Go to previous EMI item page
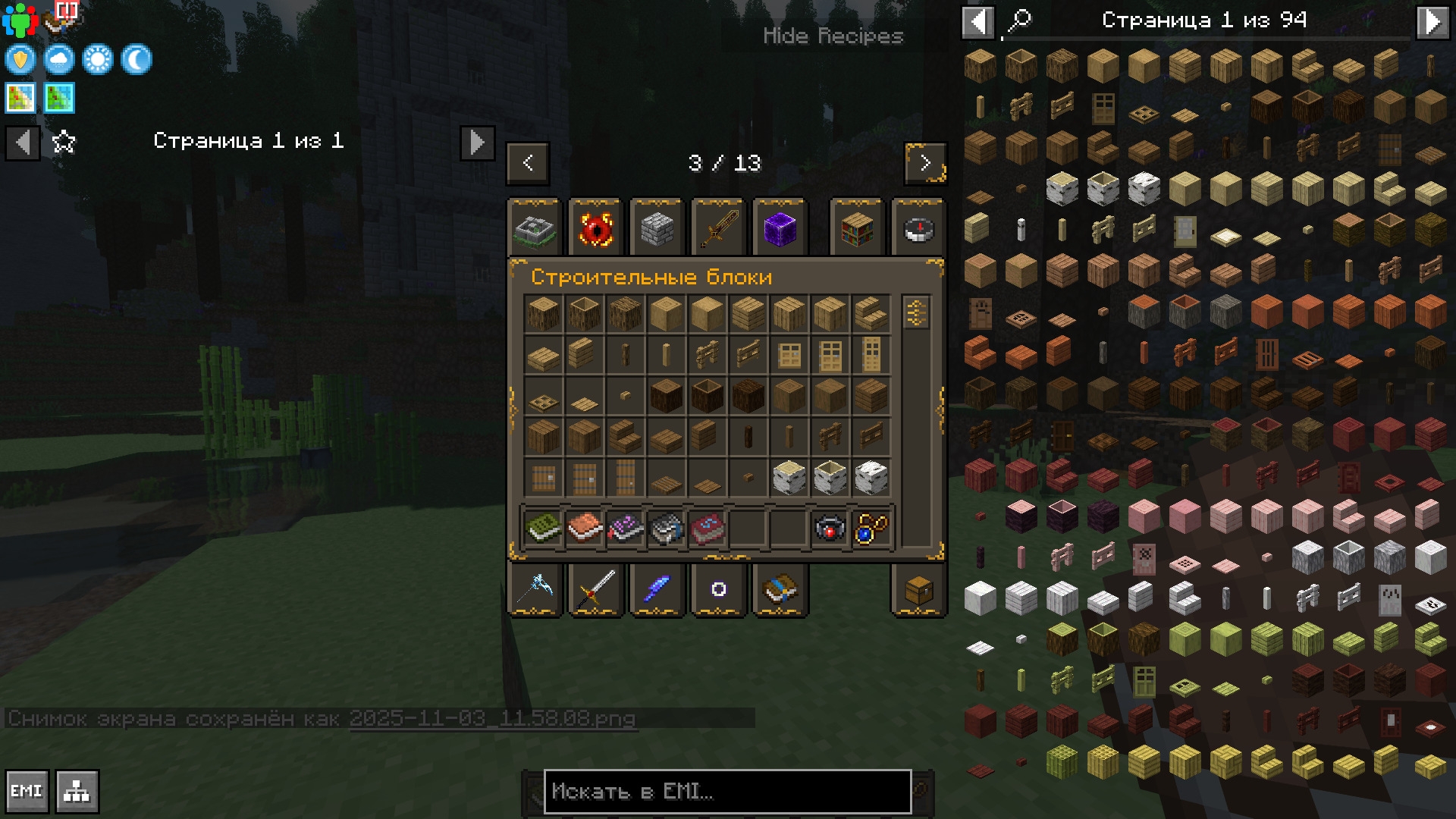Screen dimensions: 1456x819 point(978,21)
